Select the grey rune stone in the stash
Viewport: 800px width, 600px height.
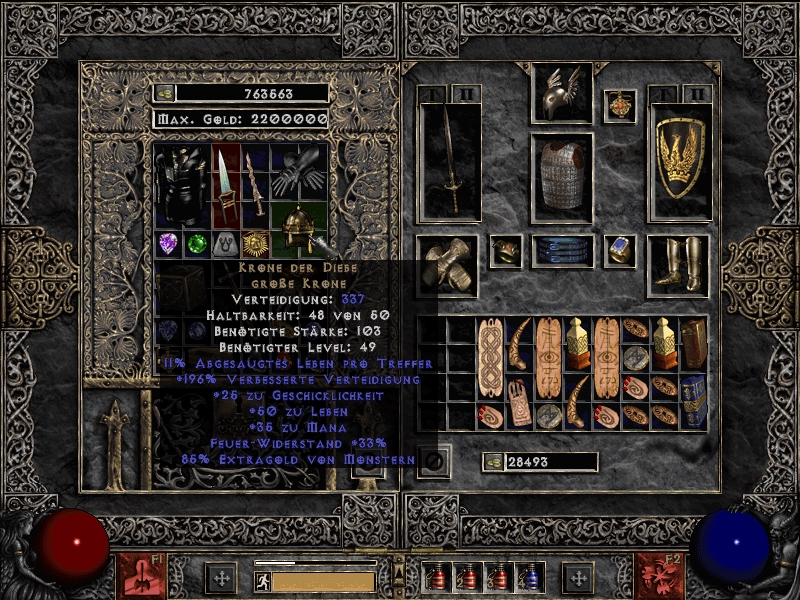226,244
